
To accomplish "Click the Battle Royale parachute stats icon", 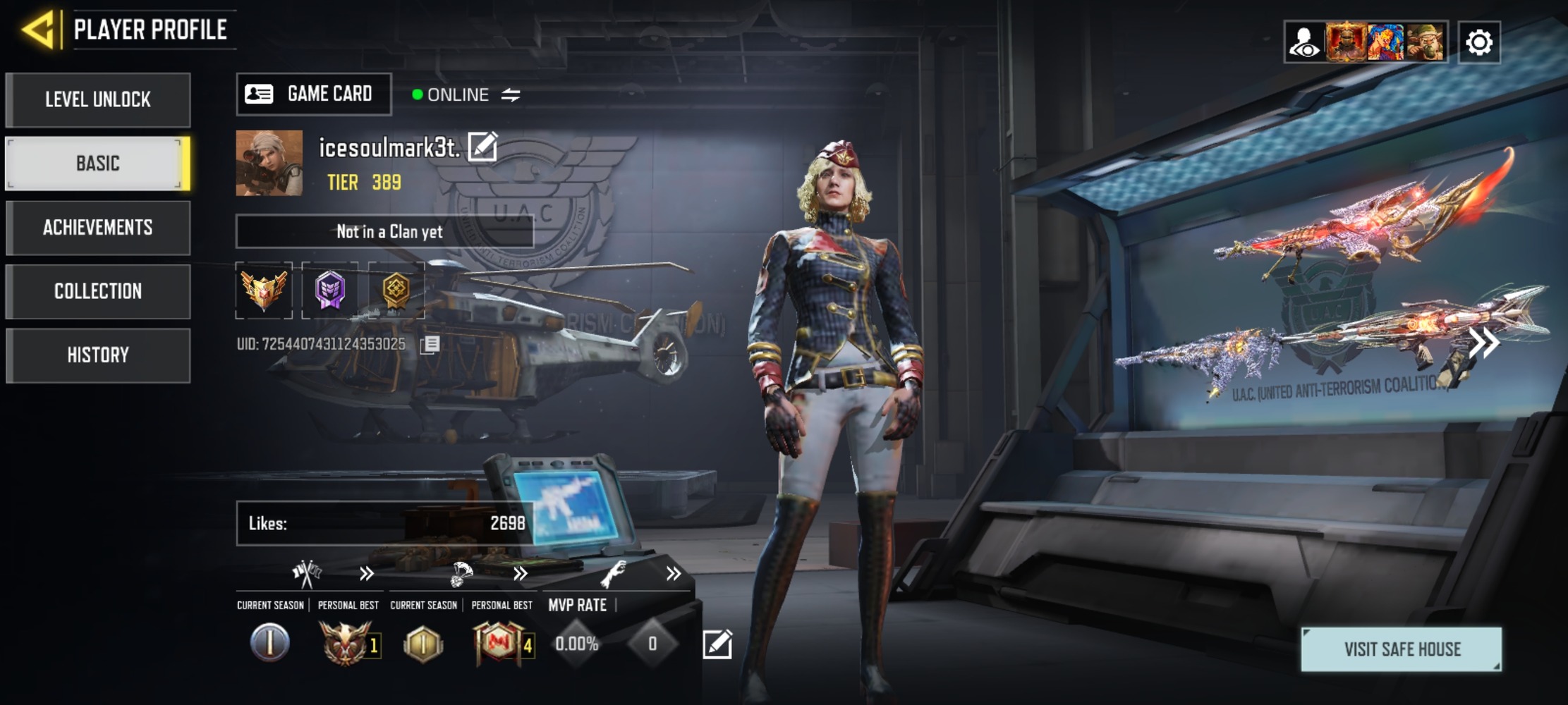I will (x=462, y=572).
